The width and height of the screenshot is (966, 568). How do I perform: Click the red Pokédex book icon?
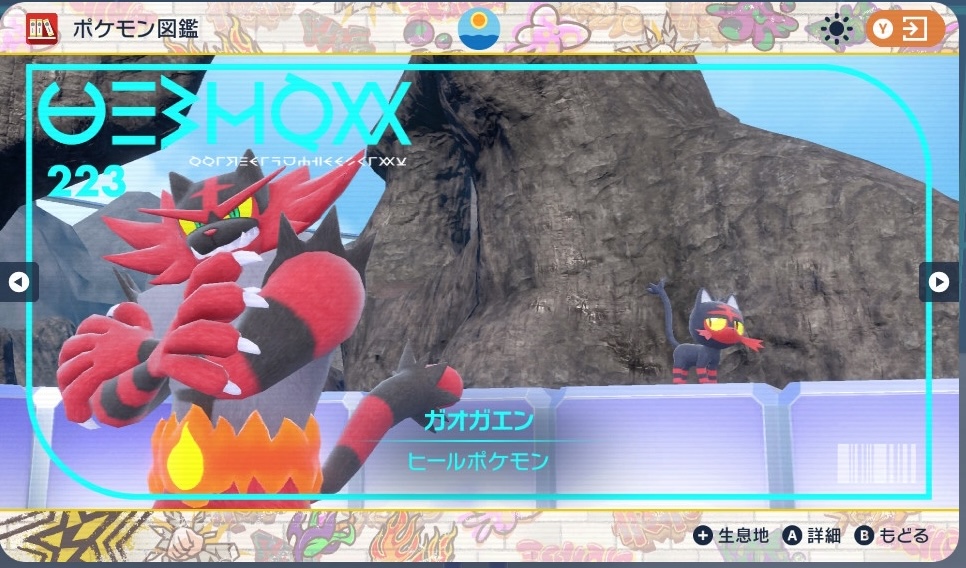pos(42,27)
